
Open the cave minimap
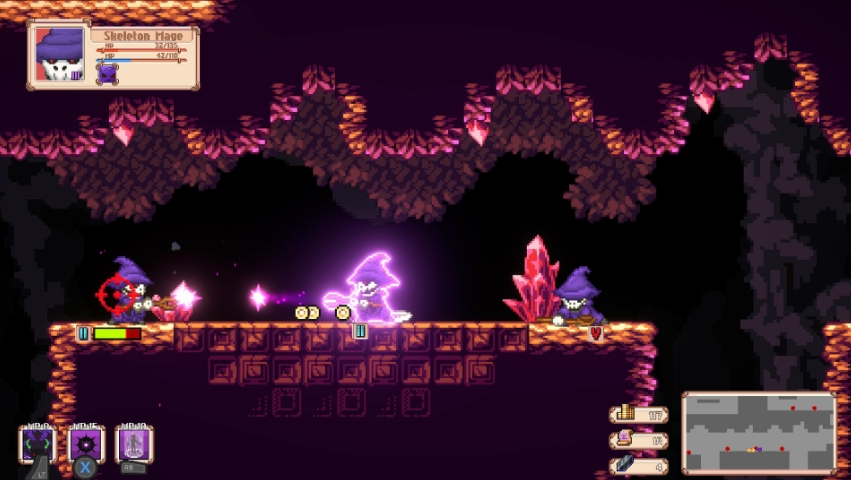tap(759, 432)
